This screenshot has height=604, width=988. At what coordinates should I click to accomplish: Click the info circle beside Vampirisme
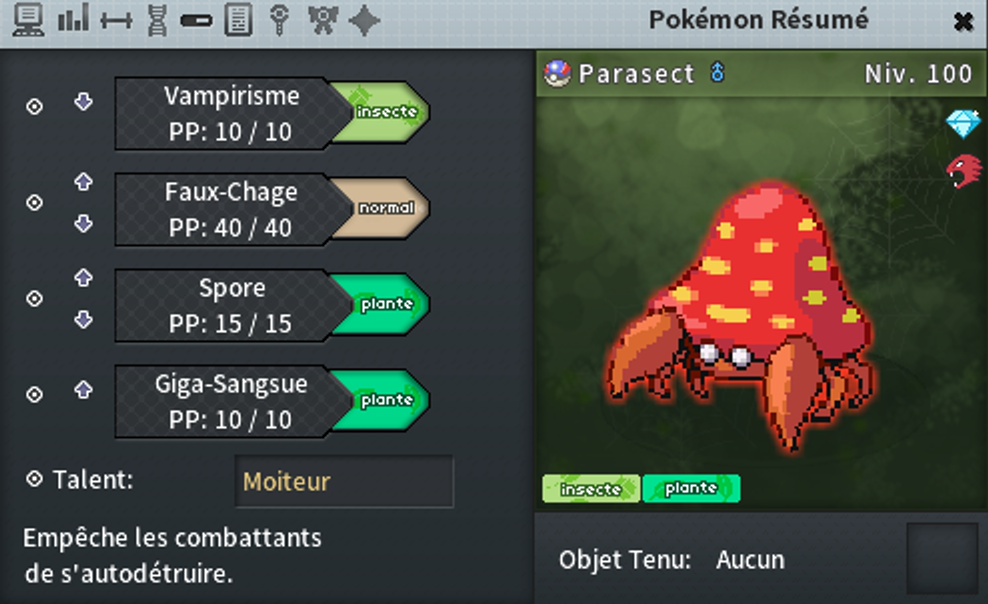pyautogui.click(x=34, y=107)
